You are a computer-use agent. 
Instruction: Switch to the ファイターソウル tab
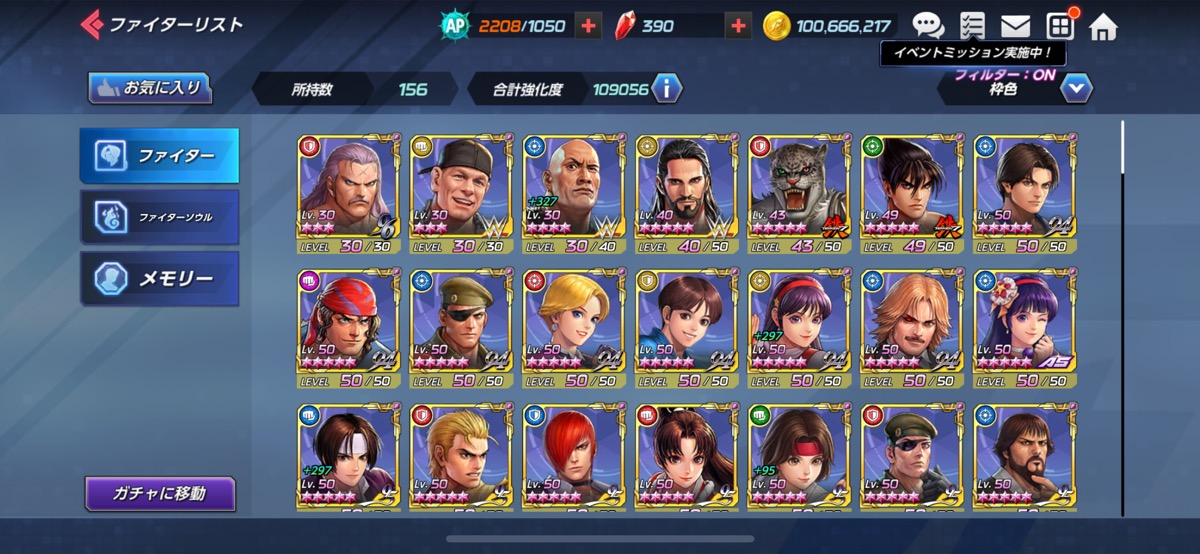click(x=160, y=216)
